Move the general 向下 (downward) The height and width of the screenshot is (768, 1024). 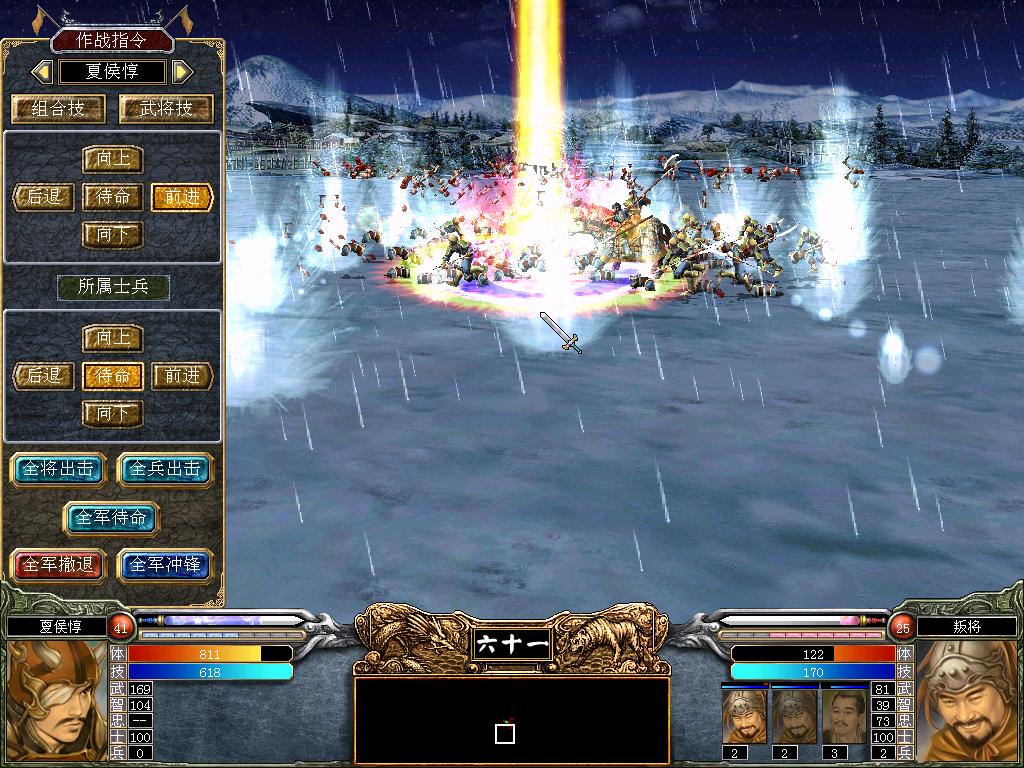tap(113, 235)
